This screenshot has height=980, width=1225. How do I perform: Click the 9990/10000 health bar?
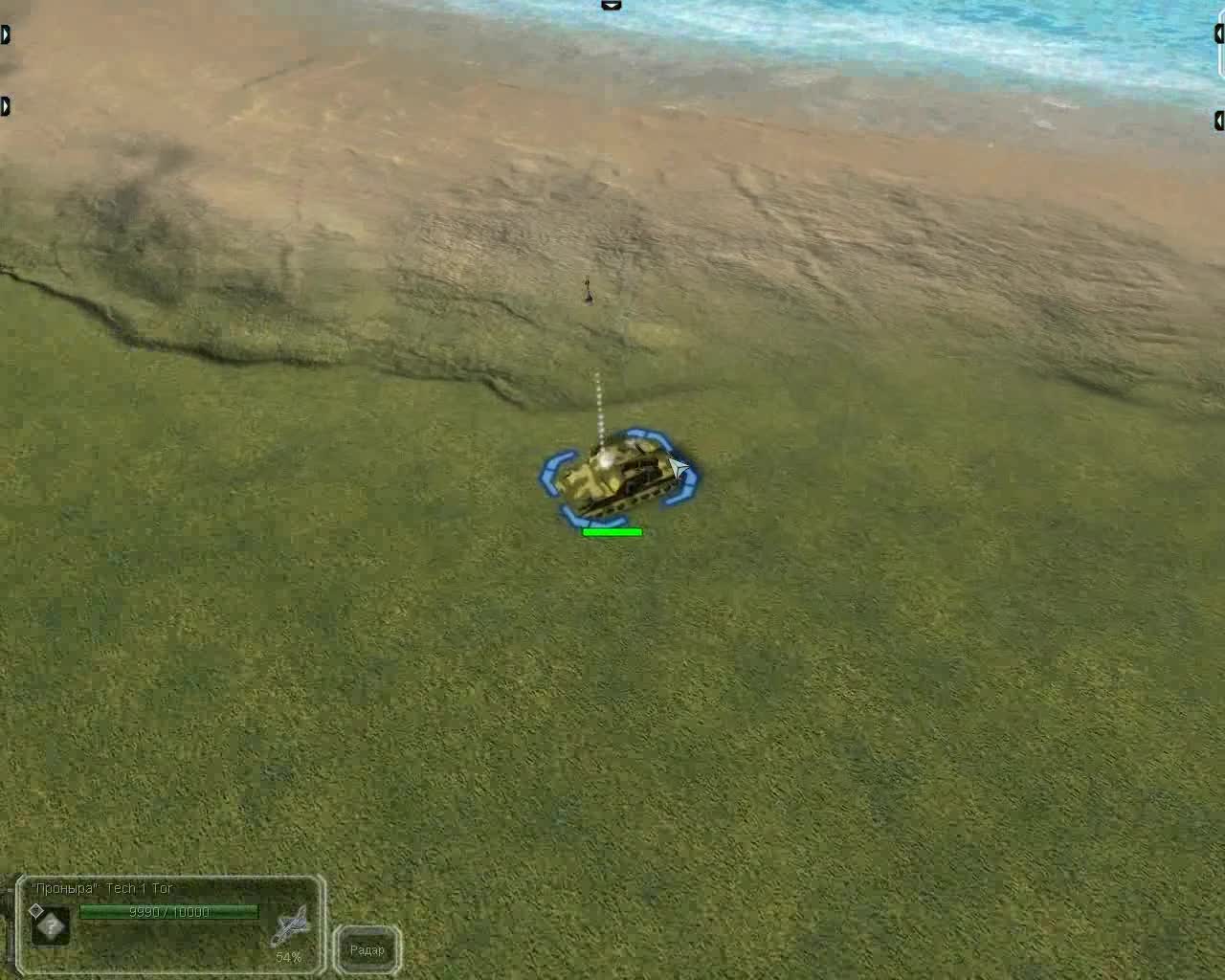172,912
